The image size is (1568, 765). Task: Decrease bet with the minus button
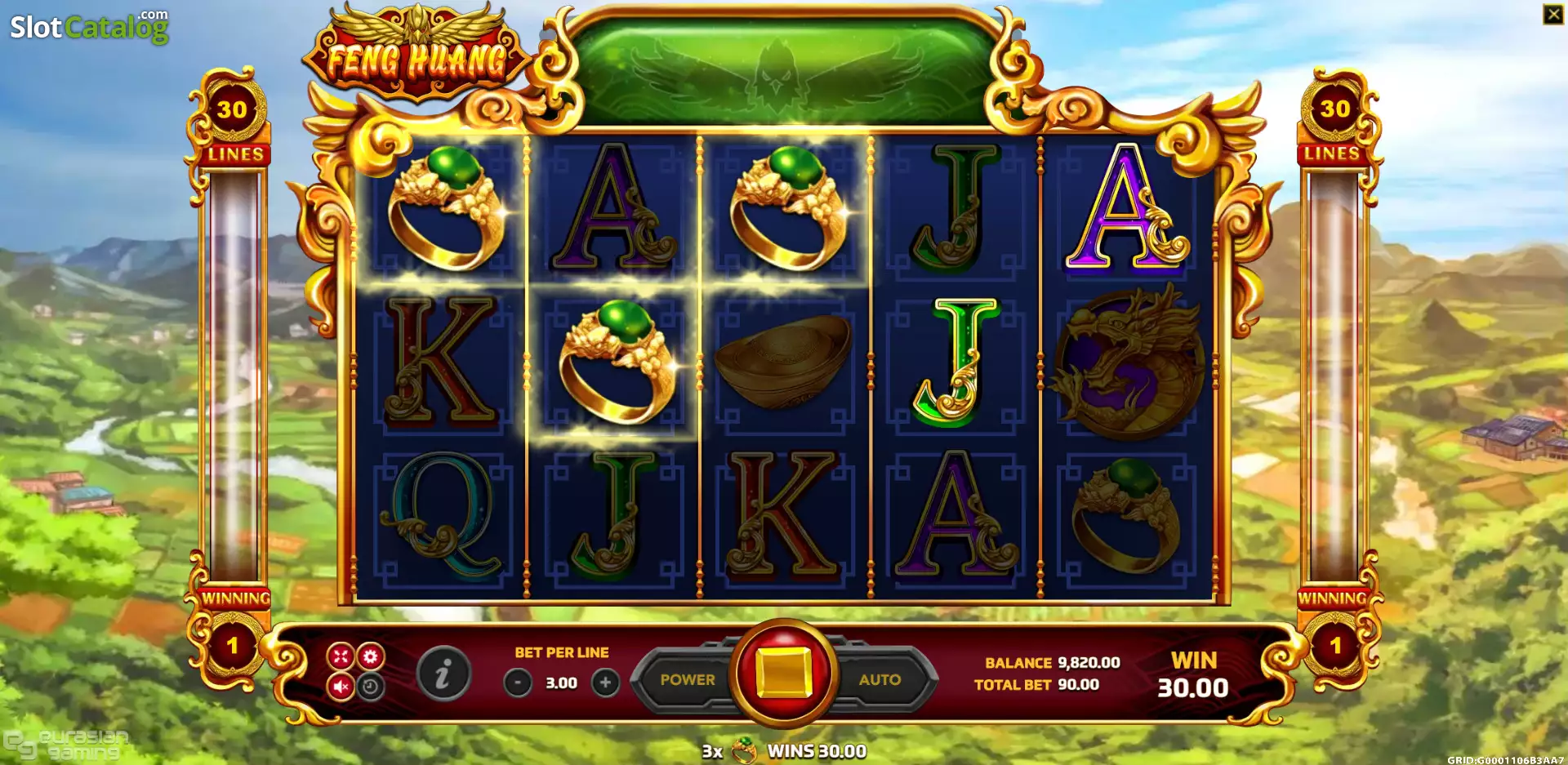tap(517, 683)
